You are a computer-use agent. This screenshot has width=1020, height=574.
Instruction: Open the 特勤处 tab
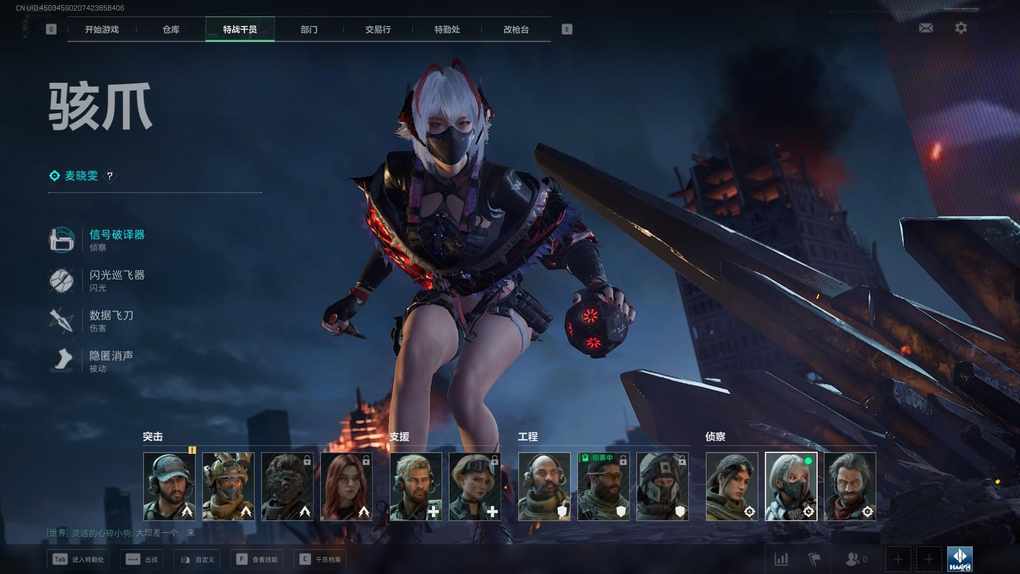point(447,30)
